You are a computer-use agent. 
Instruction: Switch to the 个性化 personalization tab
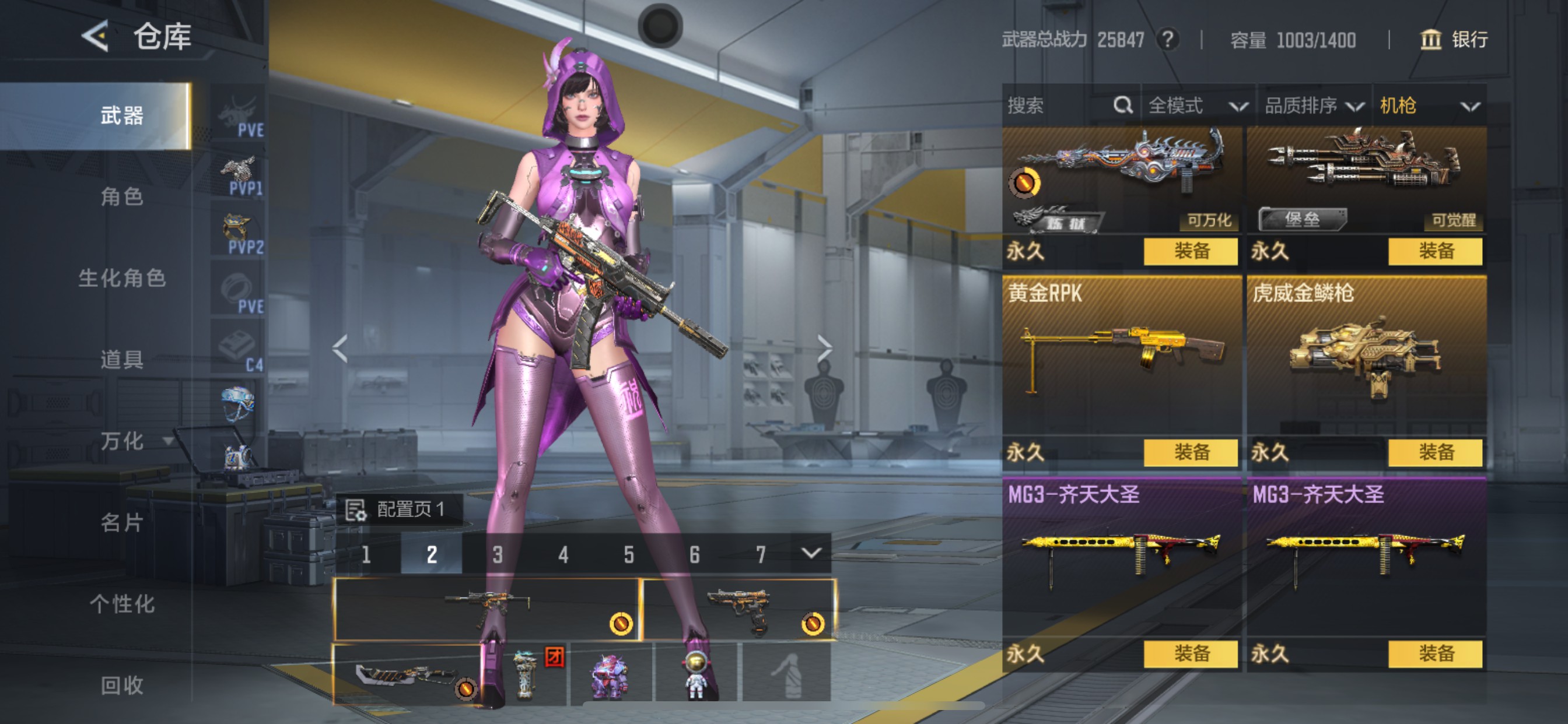pos(122,603)
